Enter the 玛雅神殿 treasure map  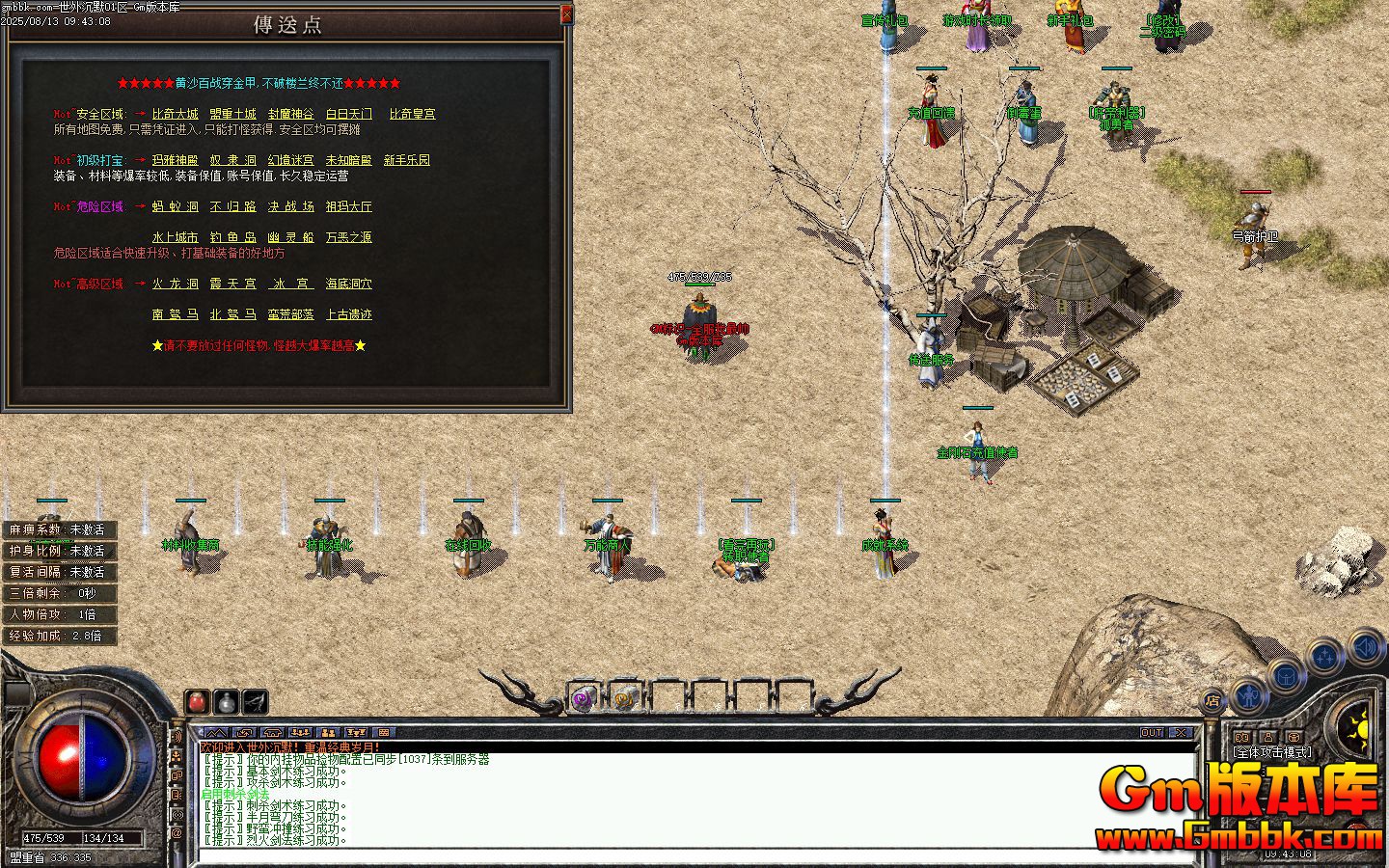coord(175,160)
